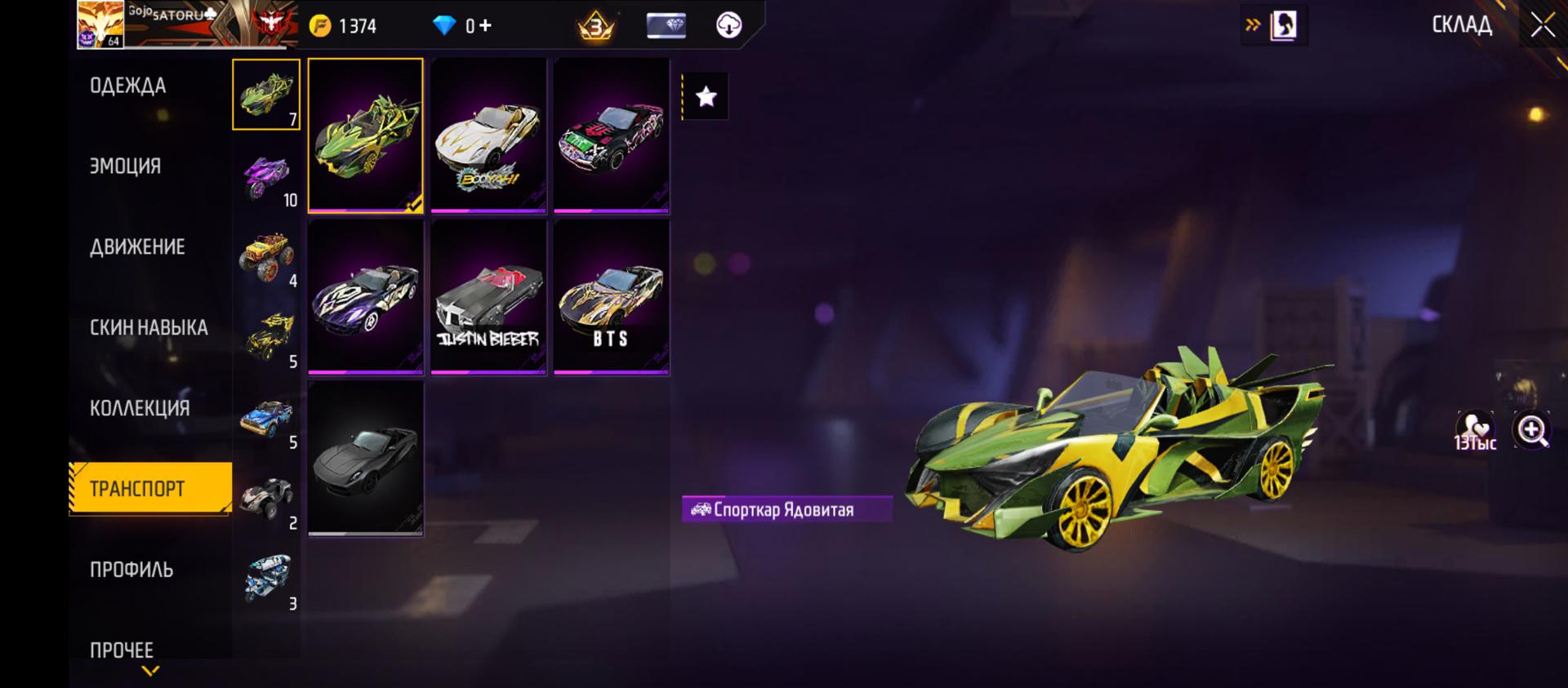The height and width of the screenshot is (688, 1568).
Task: Pick the BTS sports car skin
Action: pyautogui.click(x=611, y=297)
